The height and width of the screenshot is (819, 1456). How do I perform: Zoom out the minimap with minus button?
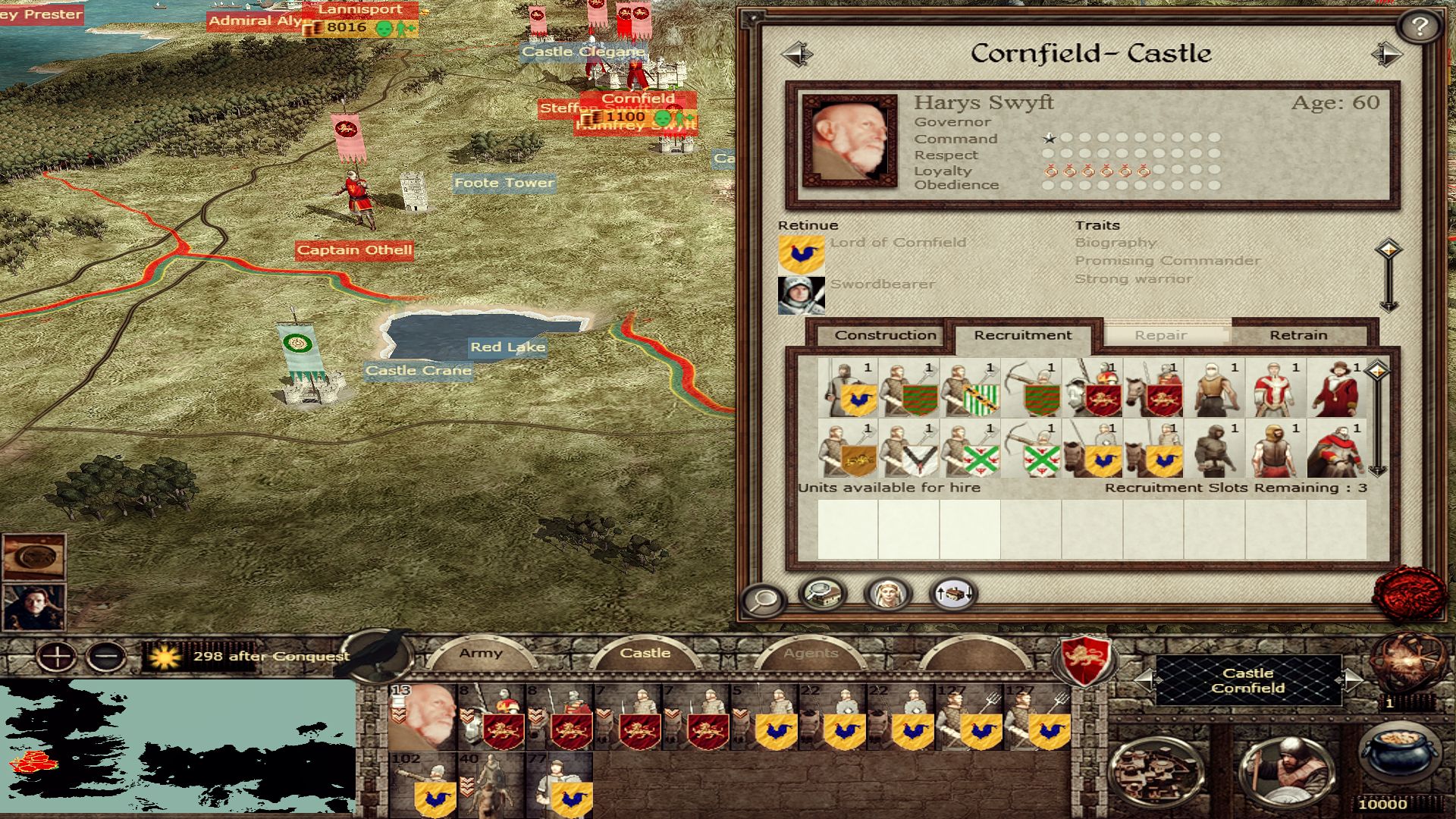coord(106,656)
